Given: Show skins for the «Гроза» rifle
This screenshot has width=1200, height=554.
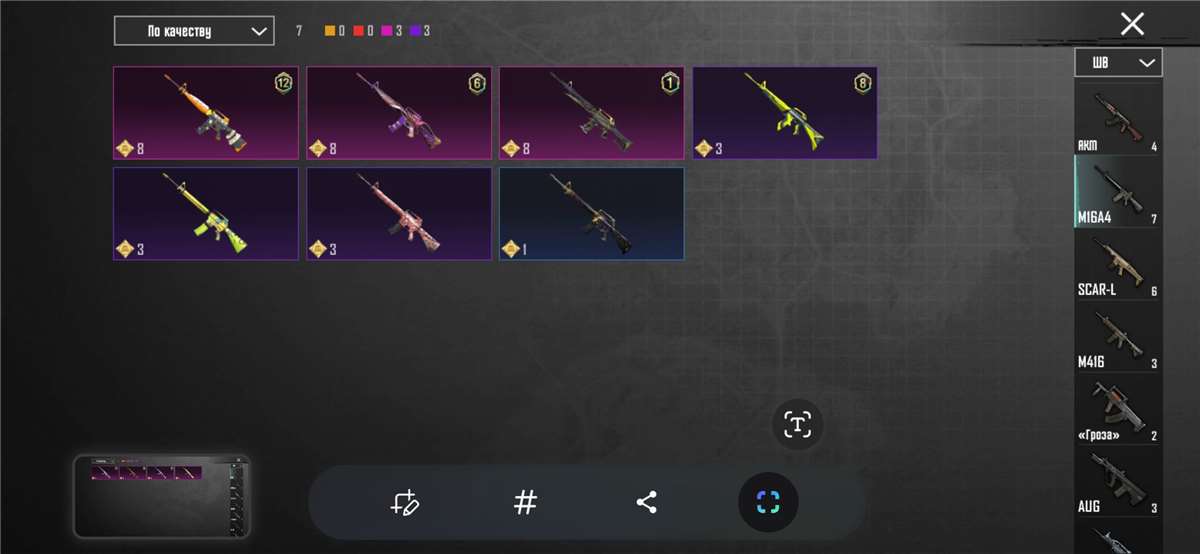Looking at the screenshot, I should [x=1118, y=410].
